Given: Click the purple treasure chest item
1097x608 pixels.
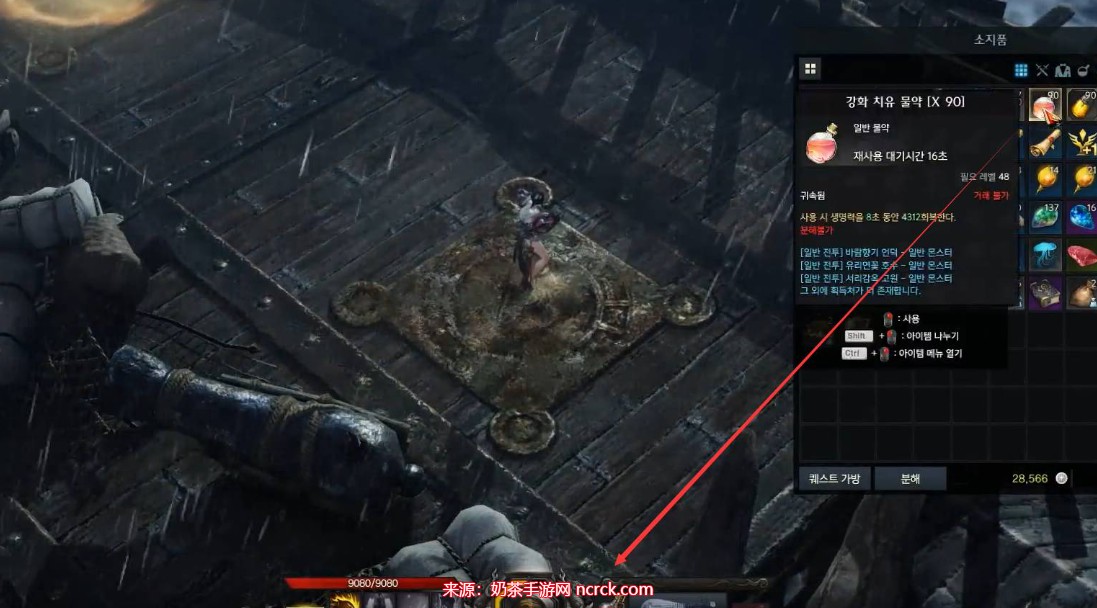Looking at the screenshot, I should pyautogui.click(x=1045, y=290).
